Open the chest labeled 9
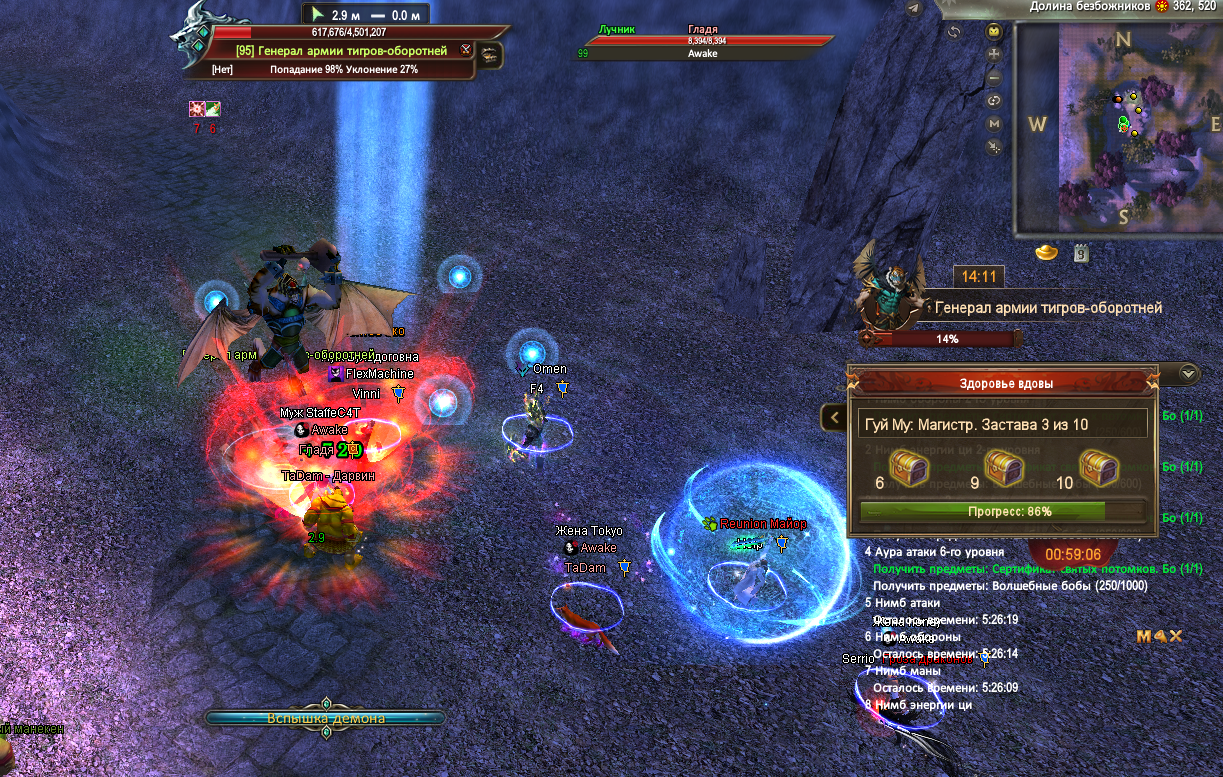The height and width of the screenshot is (777, 1223). [x=1003, y=466]
